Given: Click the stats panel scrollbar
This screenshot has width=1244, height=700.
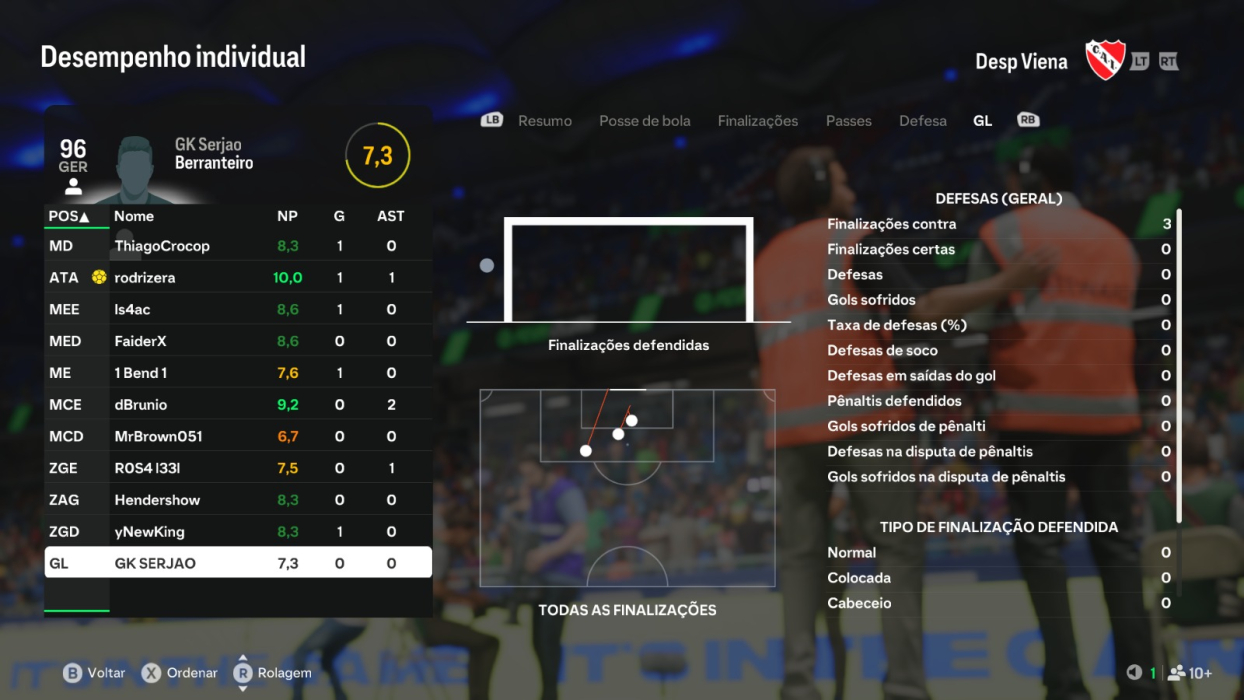Looking at the screenshot, I should tap(1179, 365).
